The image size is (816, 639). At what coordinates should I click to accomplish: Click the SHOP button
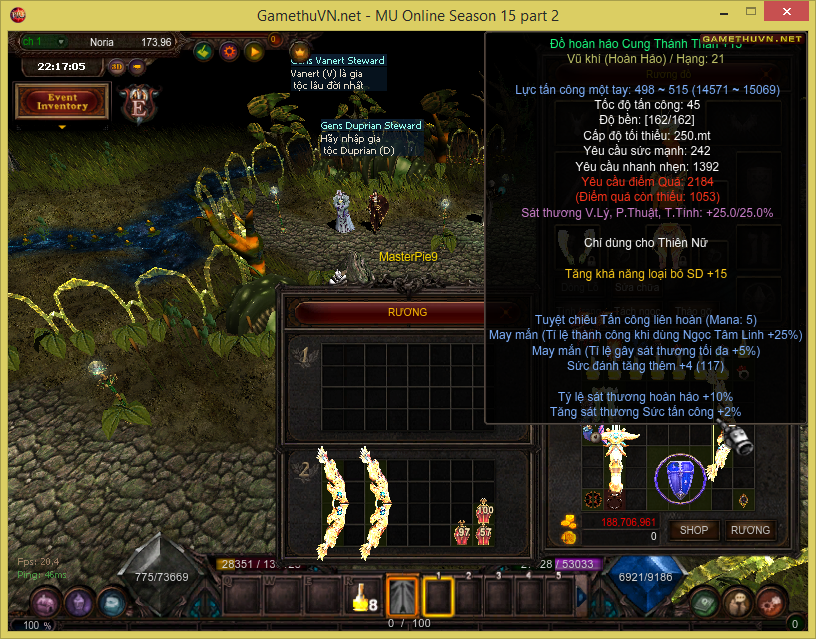pyautogui.click(x=694, y=530)
